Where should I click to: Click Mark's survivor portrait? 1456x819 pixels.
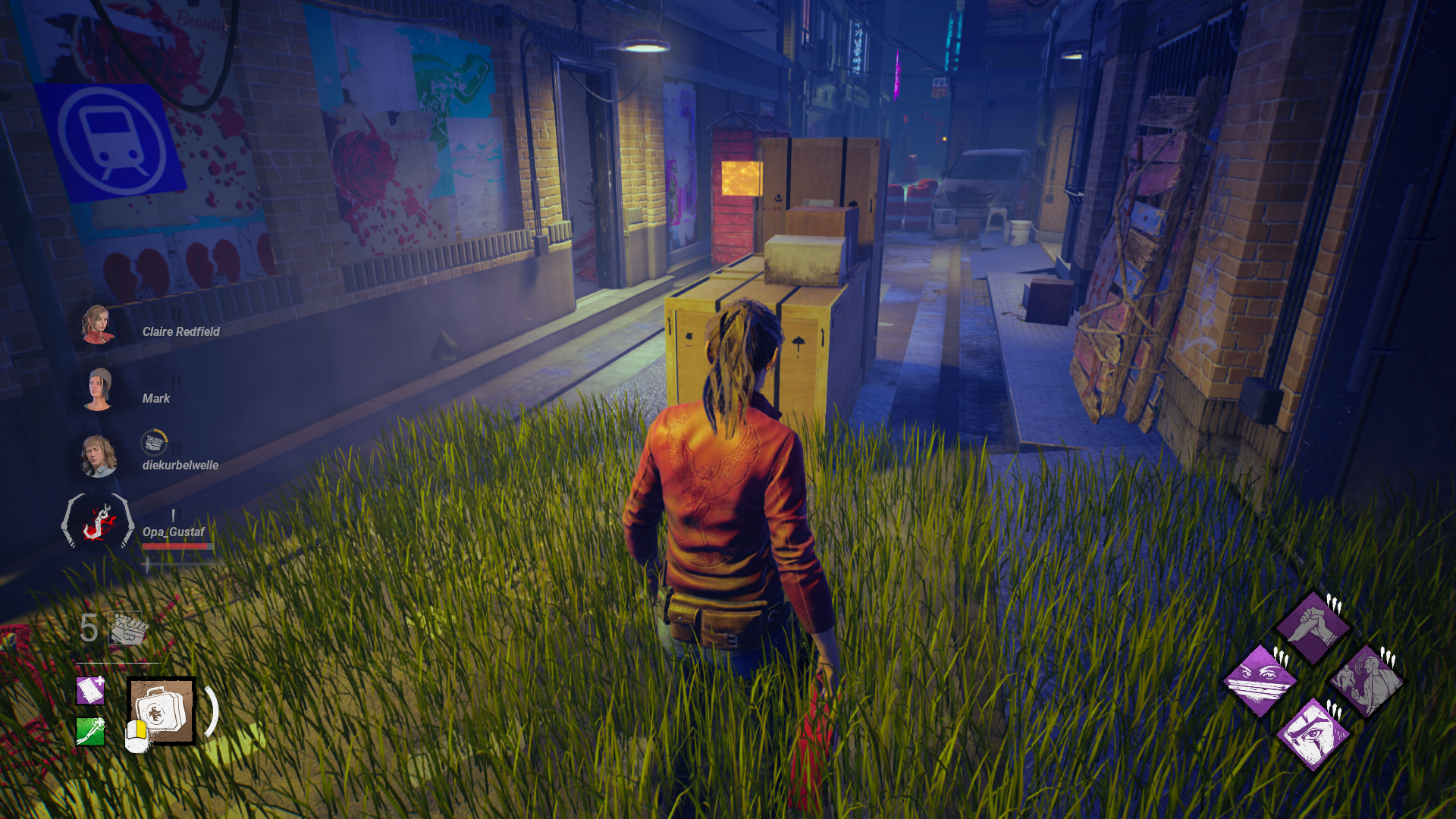click(x=99, y=390)
